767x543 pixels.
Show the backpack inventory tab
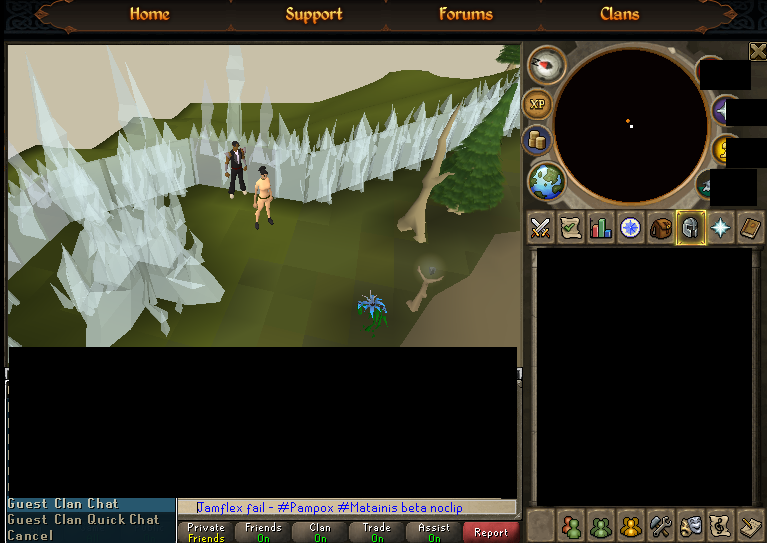[660, 228]
